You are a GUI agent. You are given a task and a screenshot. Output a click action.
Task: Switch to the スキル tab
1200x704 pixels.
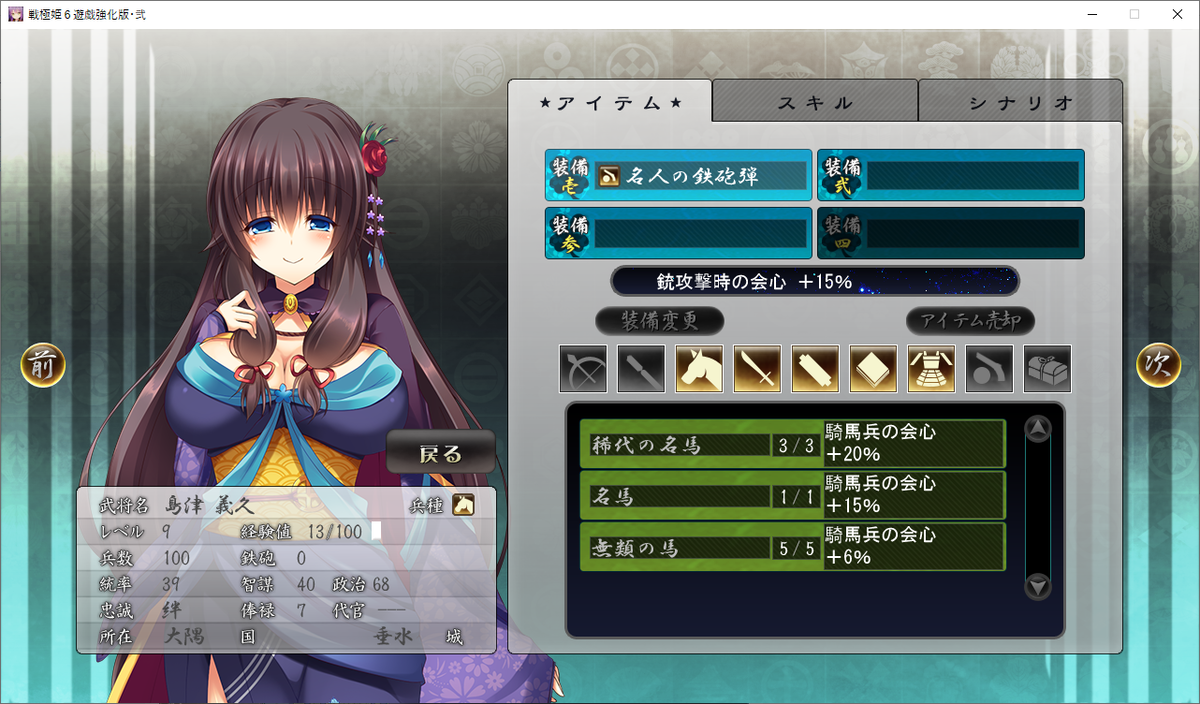pyautogui.click(x=815, y=102)
